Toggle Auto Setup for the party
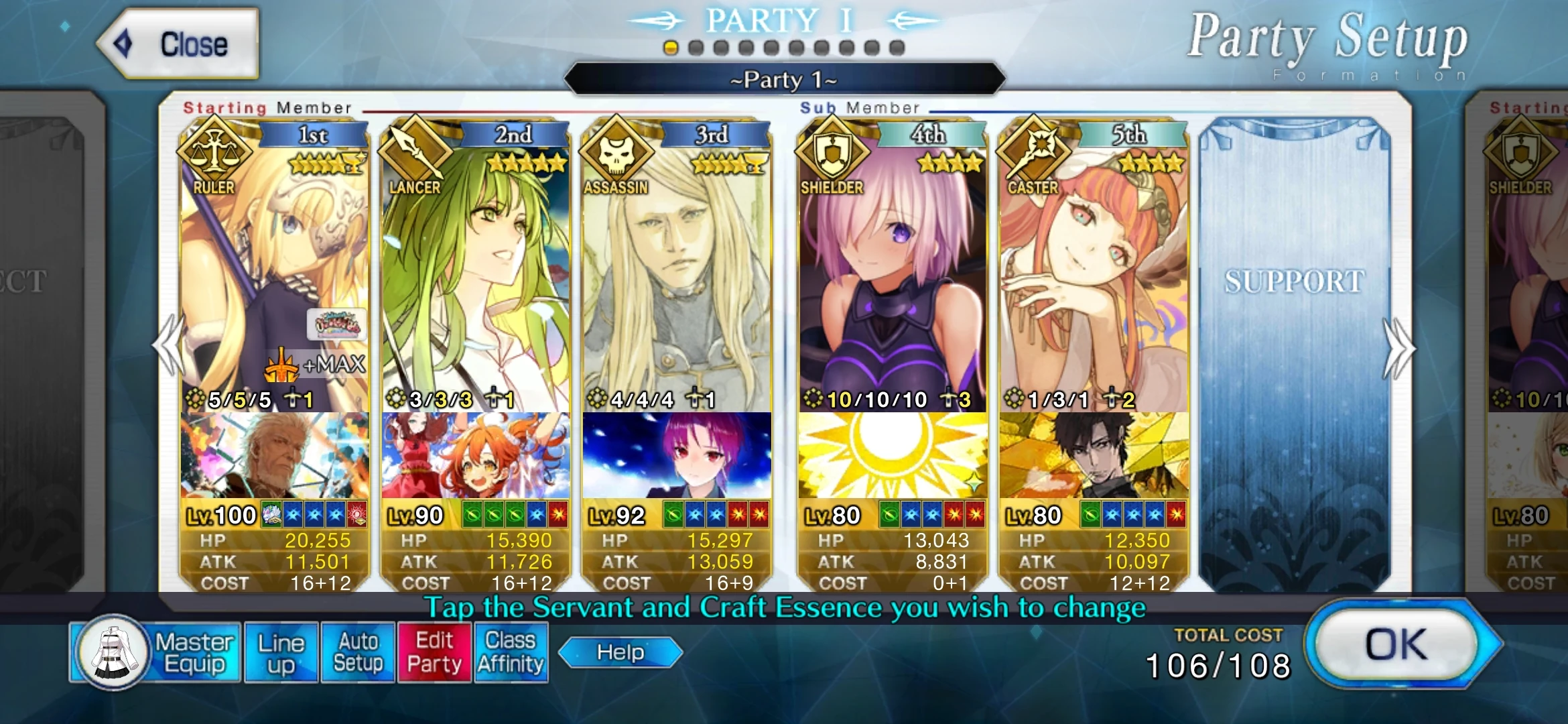This screenshot has width=1568, height=724. [x=357, y=650]
